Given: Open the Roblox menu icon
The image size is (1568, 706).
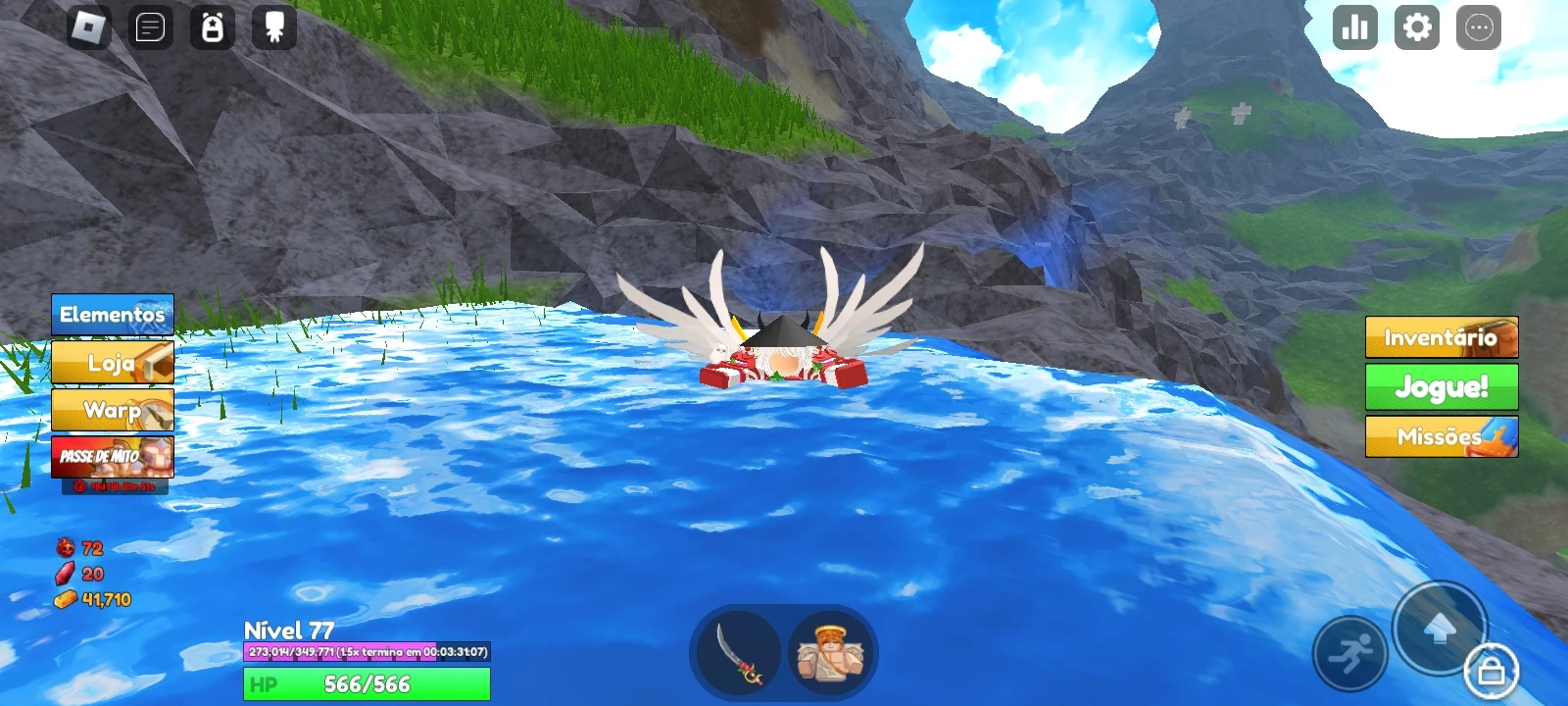Looking at the screenshot, I should click(88, 26).
